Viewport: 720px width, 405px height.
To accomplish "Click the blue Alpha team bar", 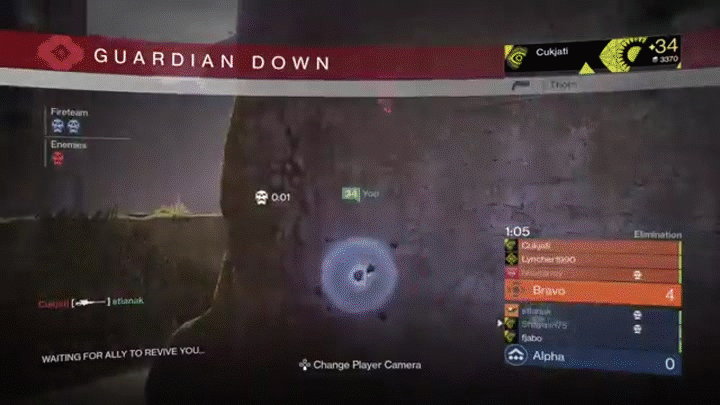I will coord(592,357).
